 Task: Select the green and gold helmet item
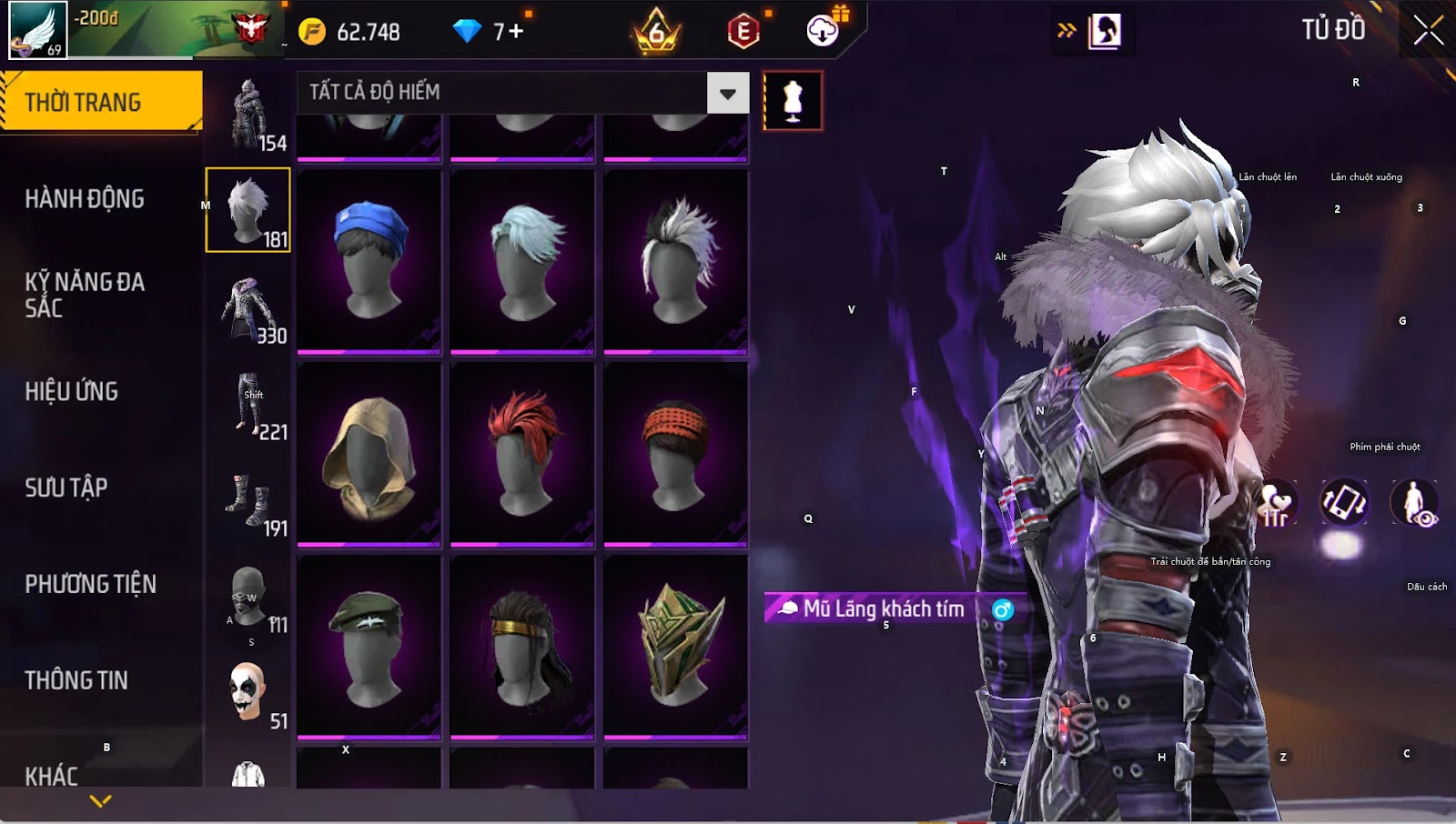click(675, 646)
